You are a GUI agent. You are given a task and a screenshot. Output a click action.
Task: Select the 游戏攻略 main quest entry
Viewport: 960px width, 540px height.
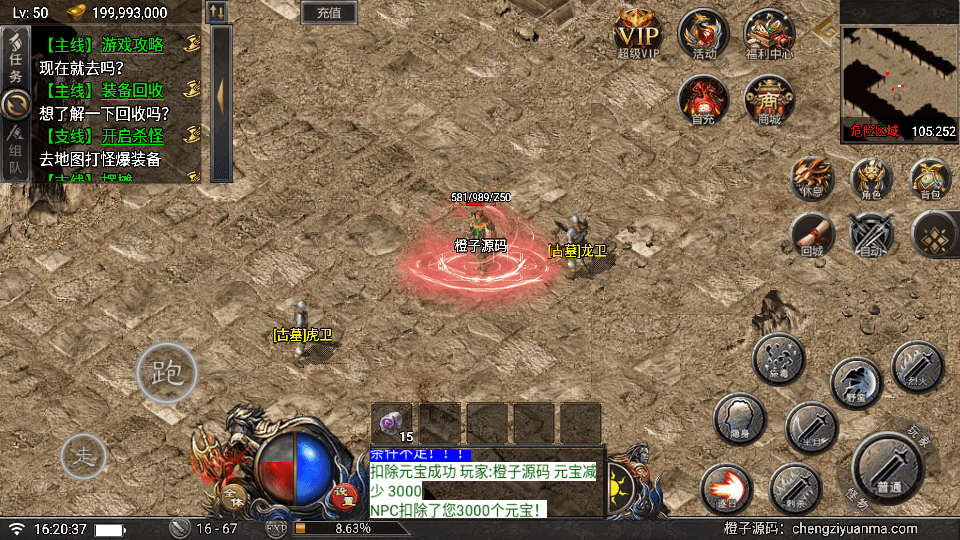(x=105, y=44)
